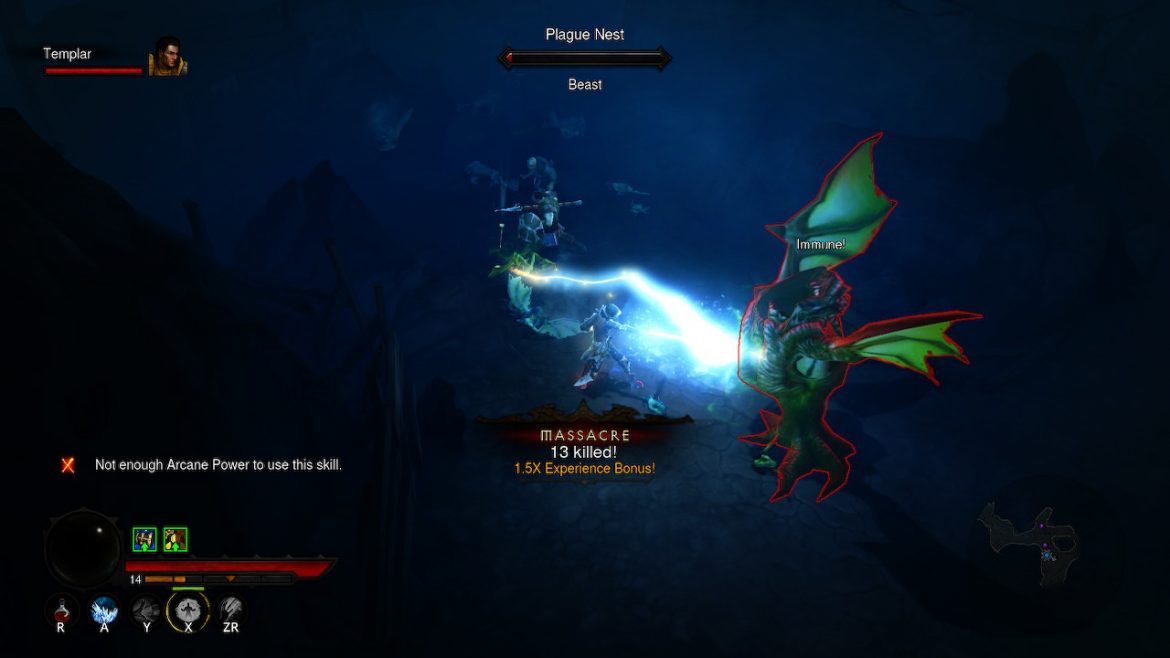The width and height of the screenshot is (1170, 658).
Task: Activate the blue ice crystal skill
Action: [x=104, y=609]
